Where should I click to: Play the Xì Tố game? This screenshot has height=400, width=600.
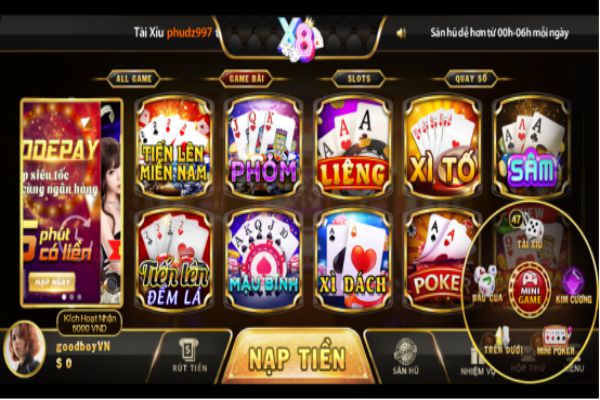coord(441,146)
